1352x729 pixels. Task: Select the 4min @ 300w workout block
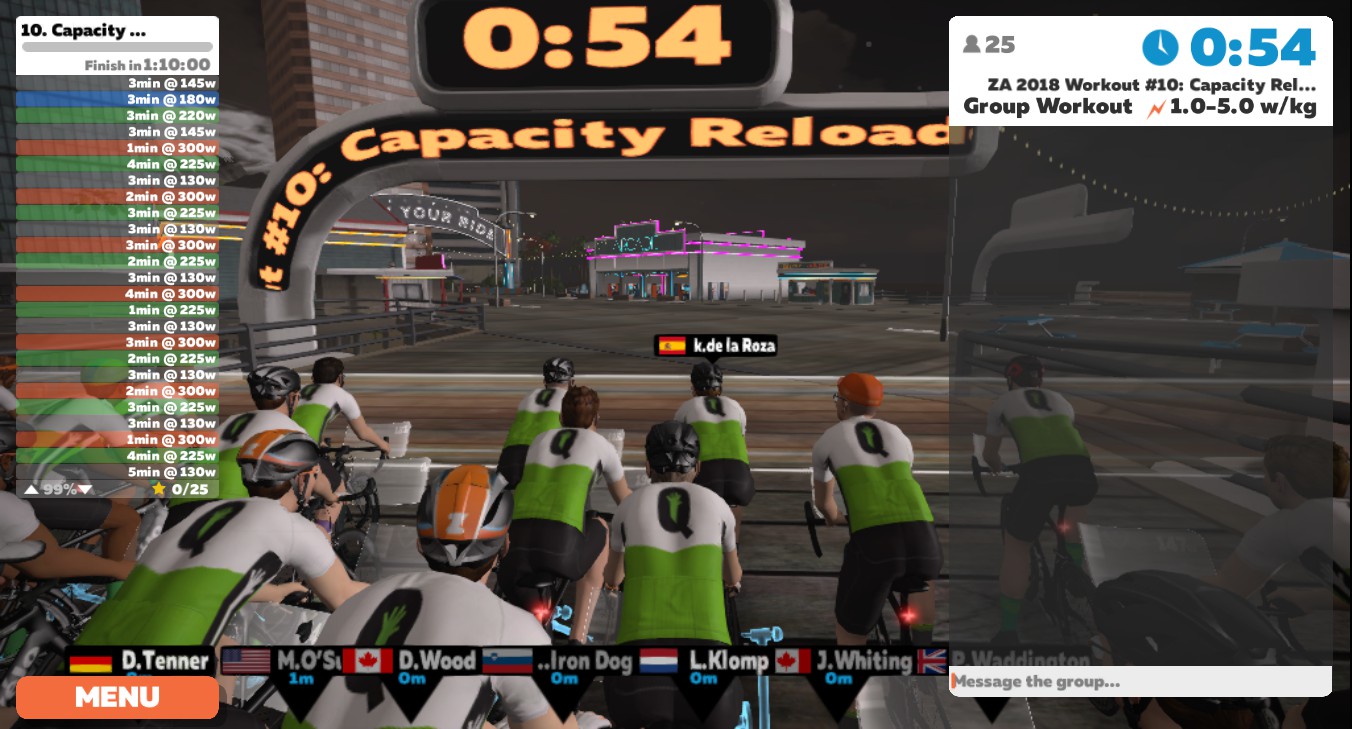(117, 294)
